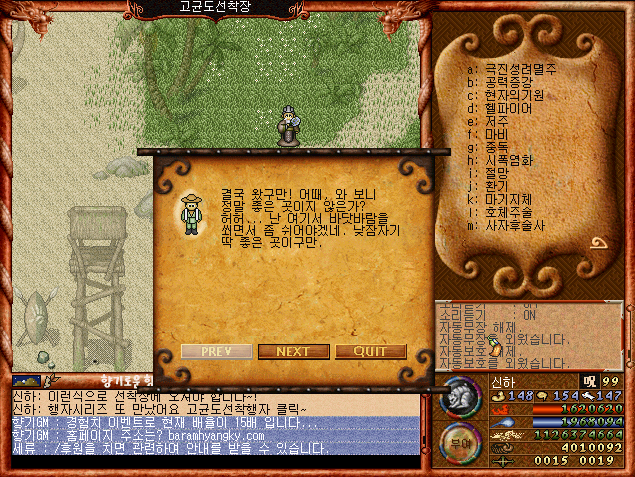Click the round beast emblem button
635x477 pixels.
(459, 394)
